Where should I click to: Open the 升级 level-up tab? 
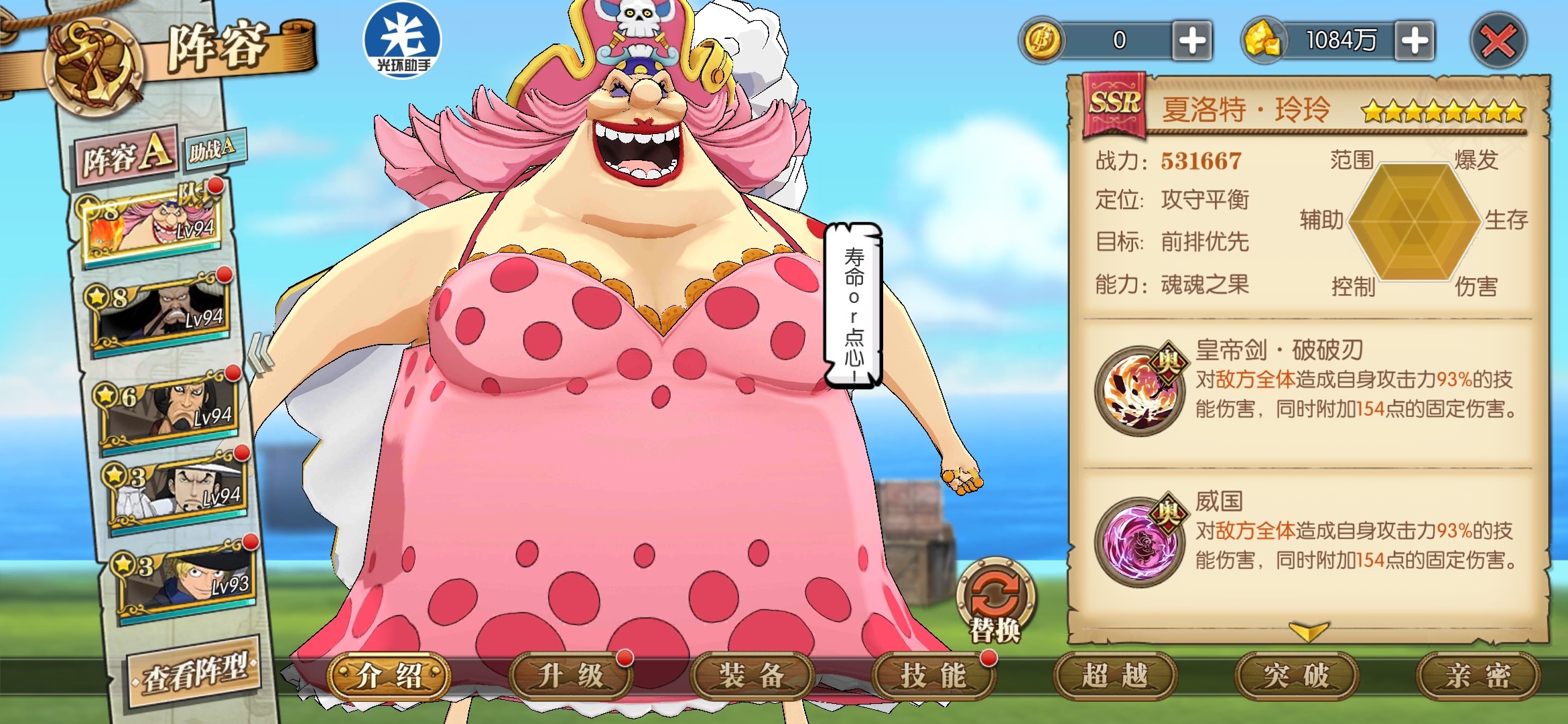coord(570,676)
